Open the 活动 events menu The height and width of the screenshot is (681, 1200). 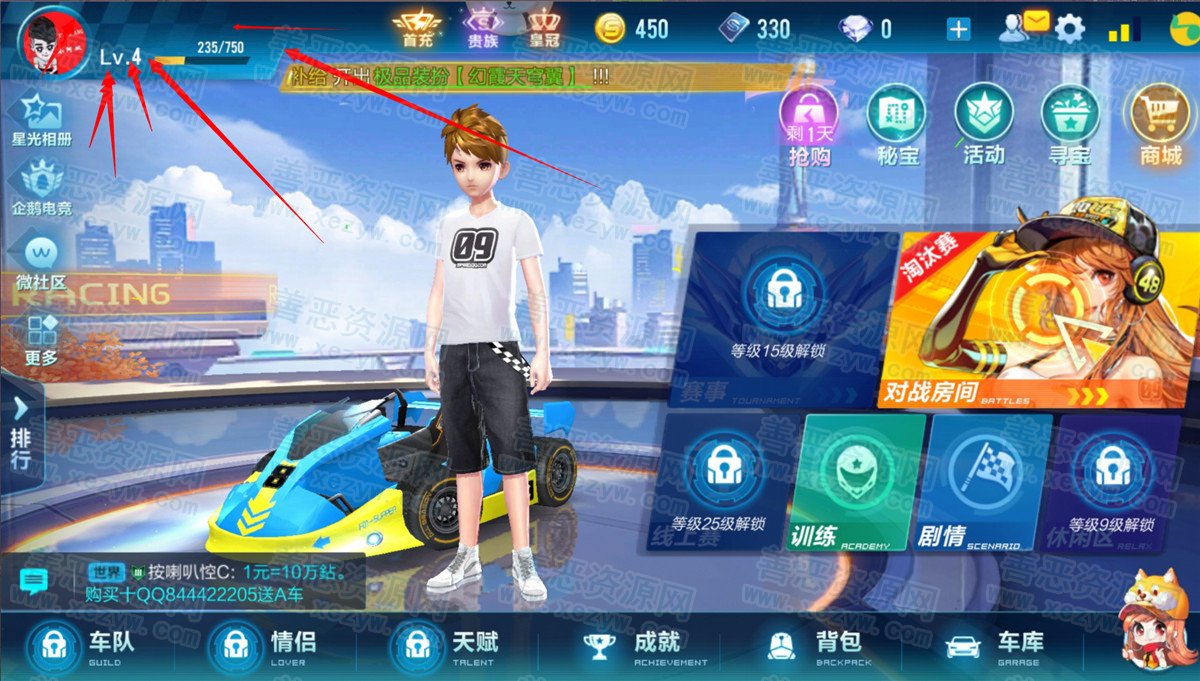pos(983,125)
